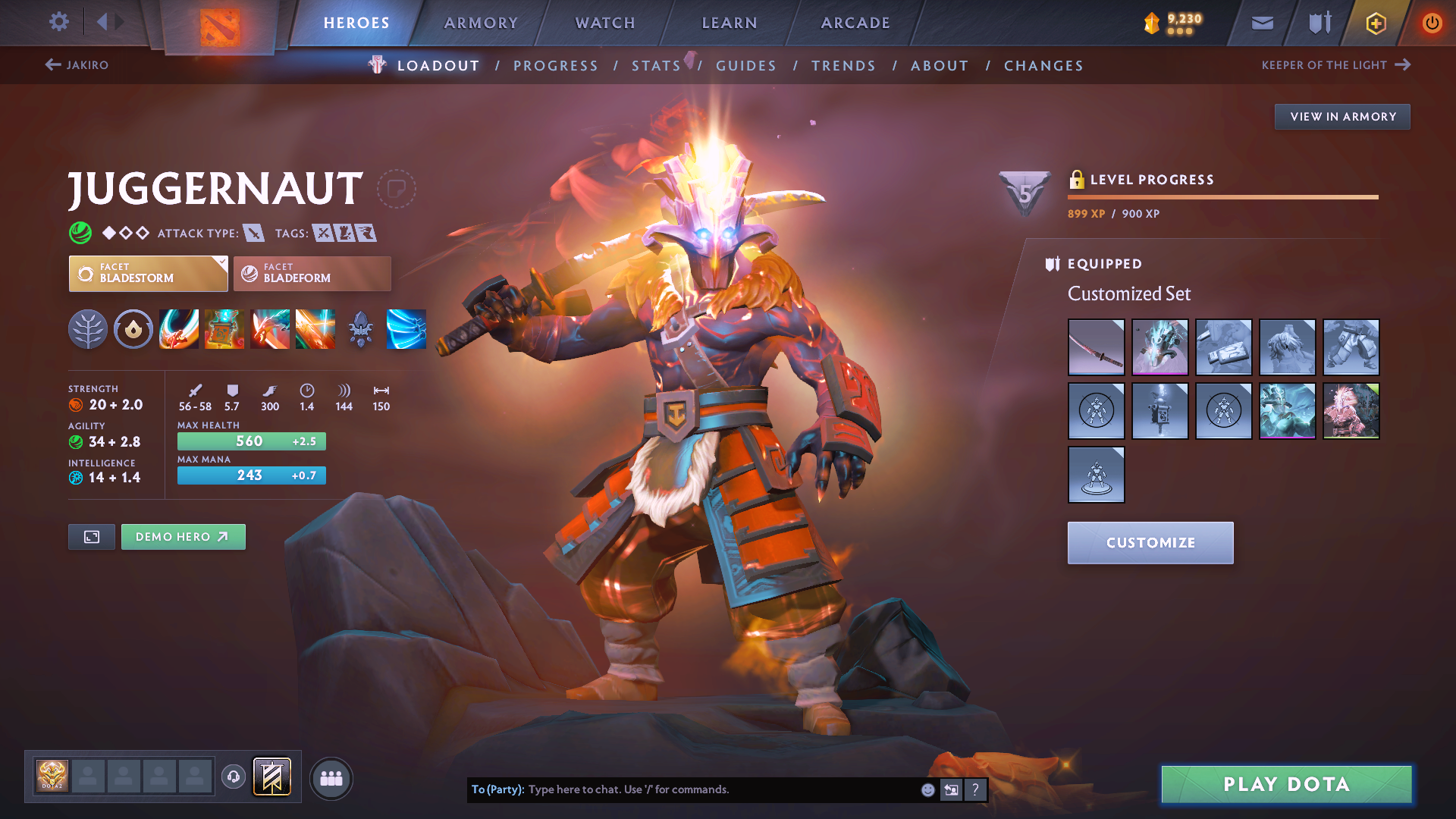Viewport: 1456px width, 819px height.
Task: Open Juggernaut's talent tree icon
Action: 88,329
